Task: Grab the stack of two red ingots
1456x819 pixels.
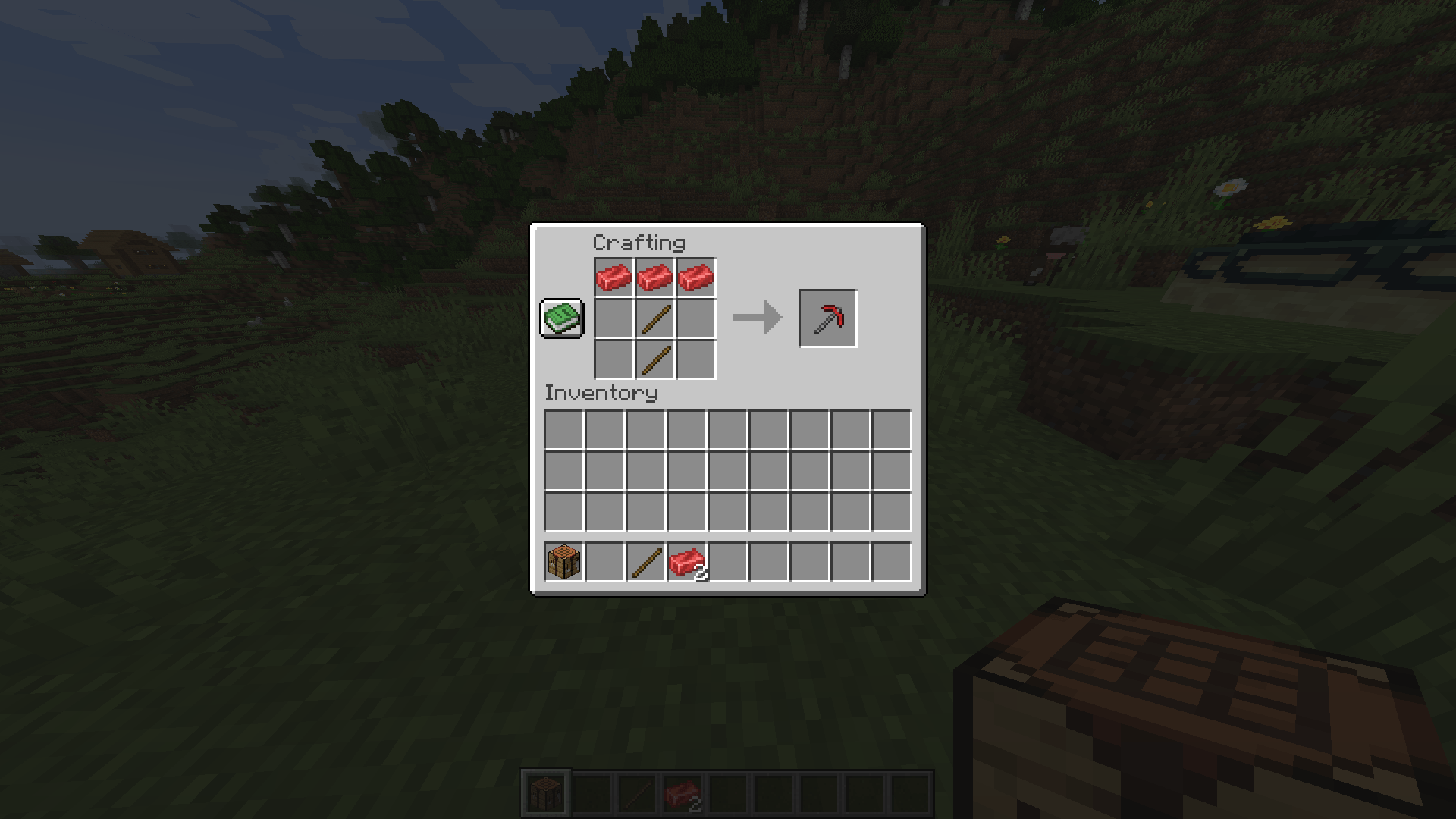Action: tap(689, 561)
